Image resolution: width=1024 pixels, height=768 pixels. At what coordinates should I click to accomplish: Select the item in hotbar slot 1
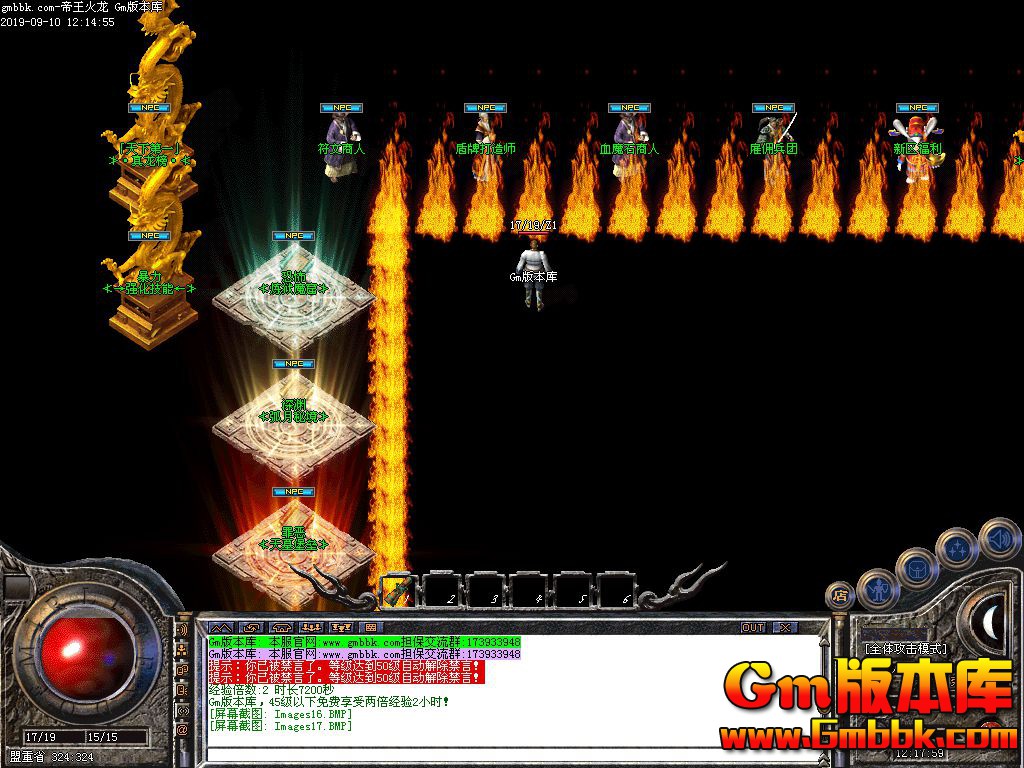coord(400,591)
